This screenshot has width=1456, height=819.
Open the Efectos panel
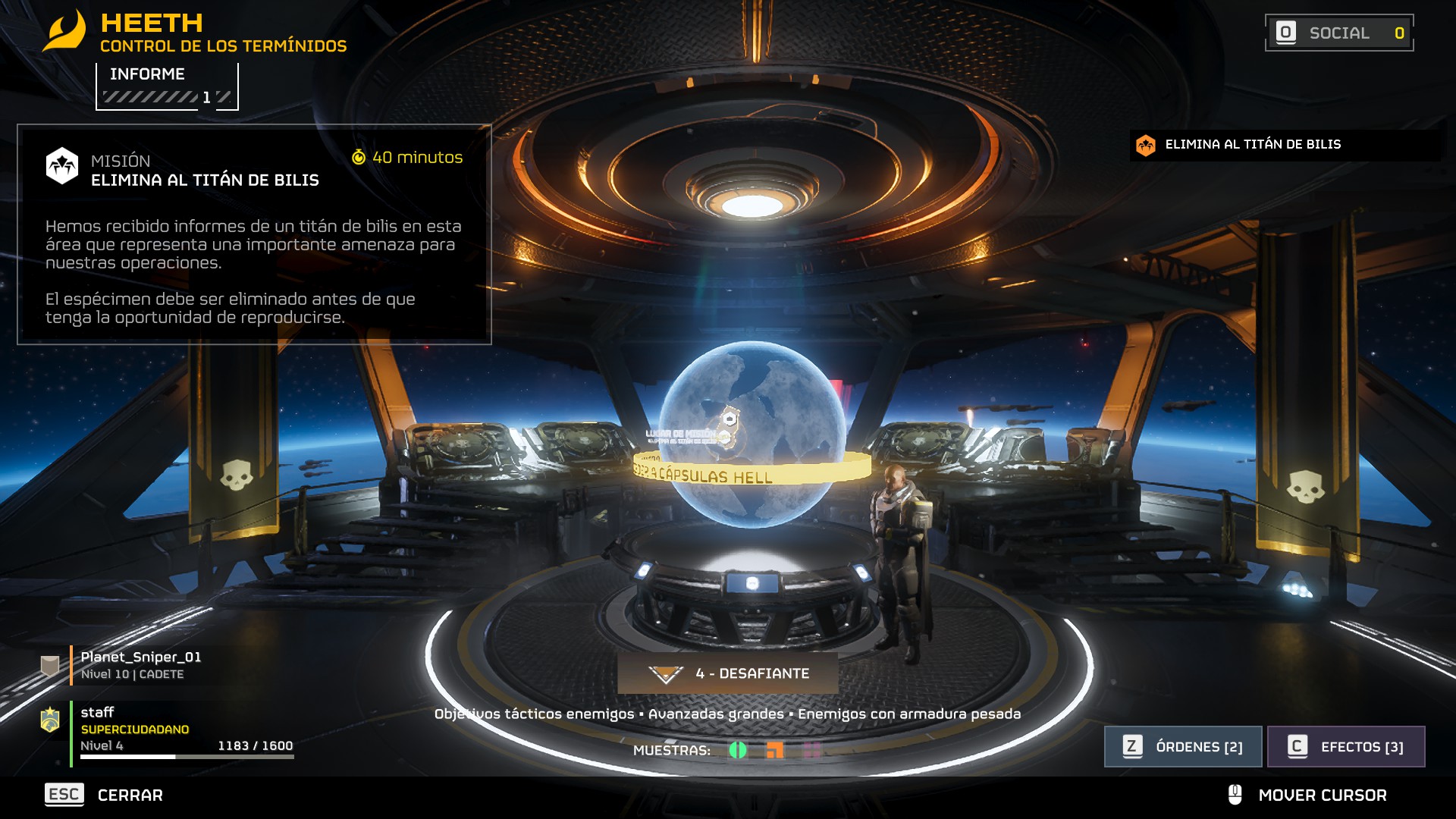tap(1346, 746)
